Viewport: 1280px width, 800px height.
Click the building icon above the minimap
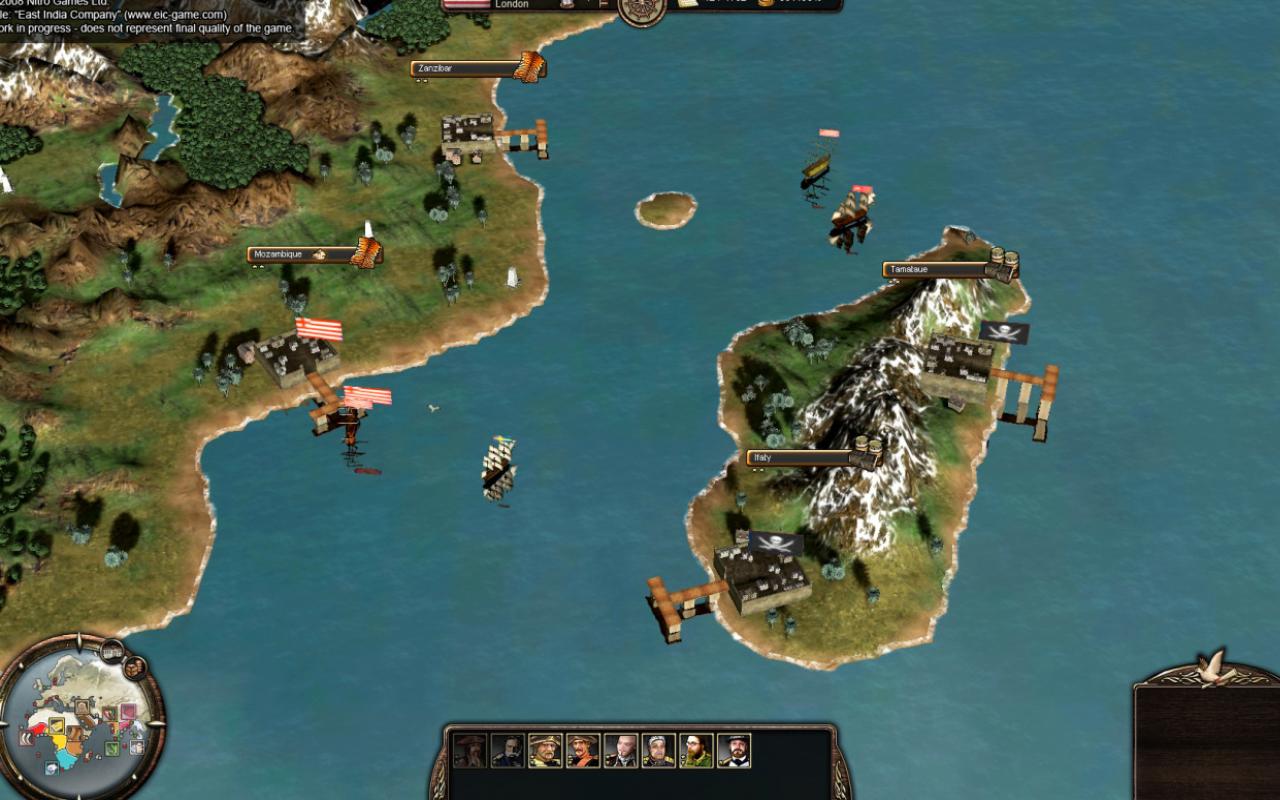coord(113,651)
